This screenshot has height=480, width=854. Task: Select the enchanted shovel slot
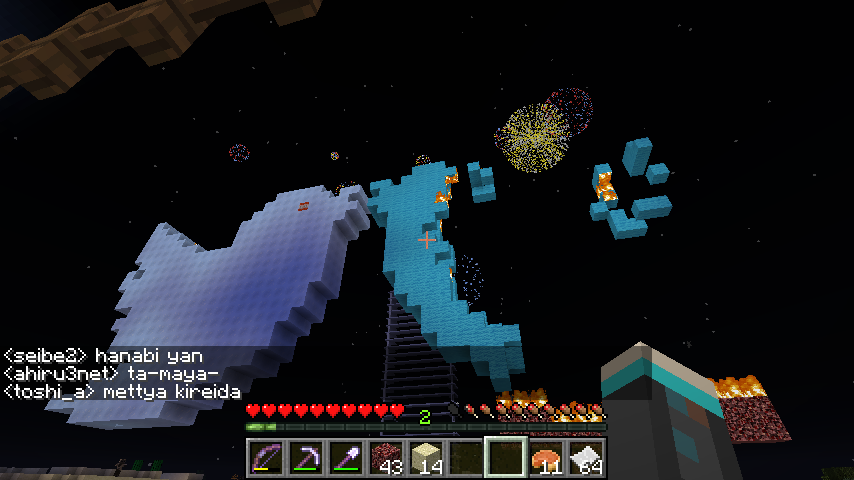(x=346, y=458)
